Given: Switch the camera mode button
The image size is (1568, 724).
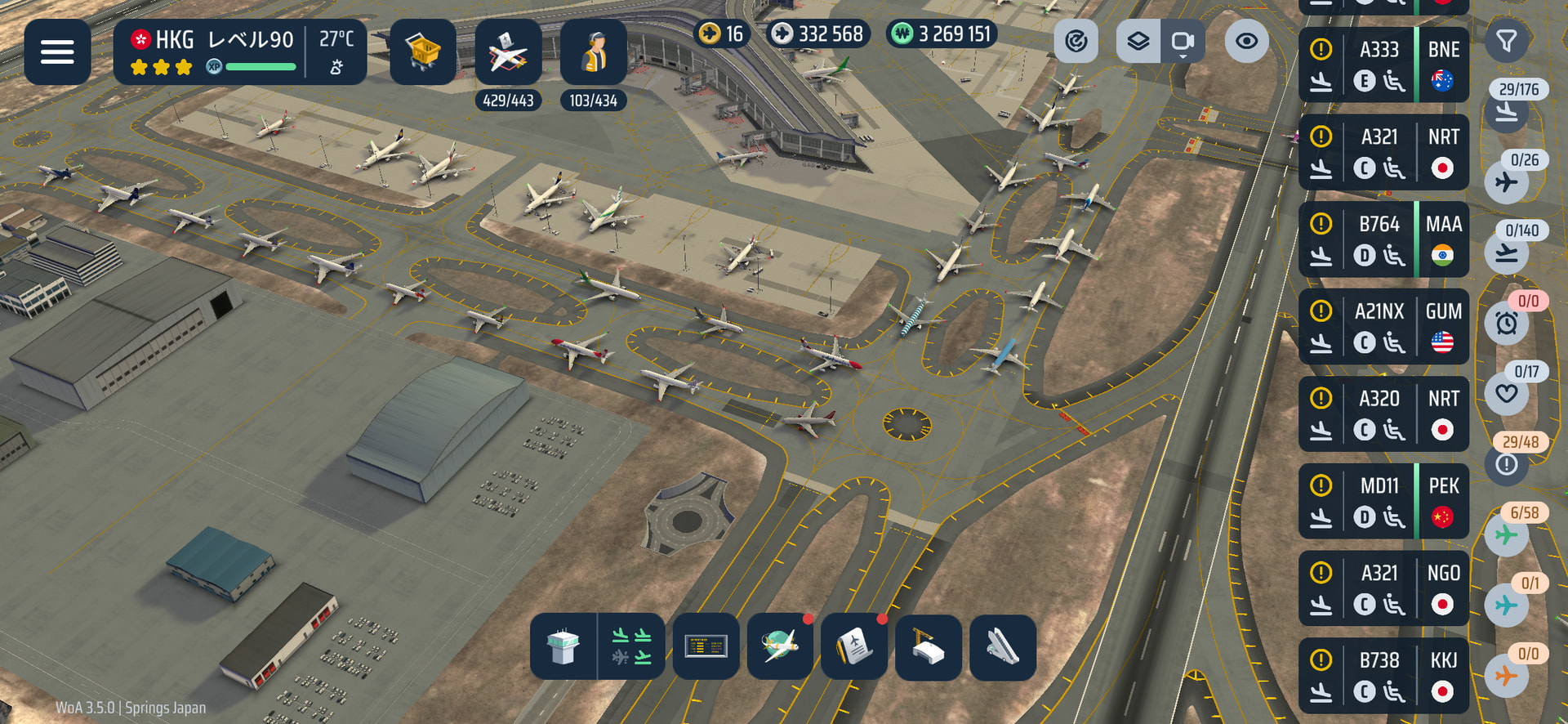Looking at the screenshot, I should point(1182,41).
